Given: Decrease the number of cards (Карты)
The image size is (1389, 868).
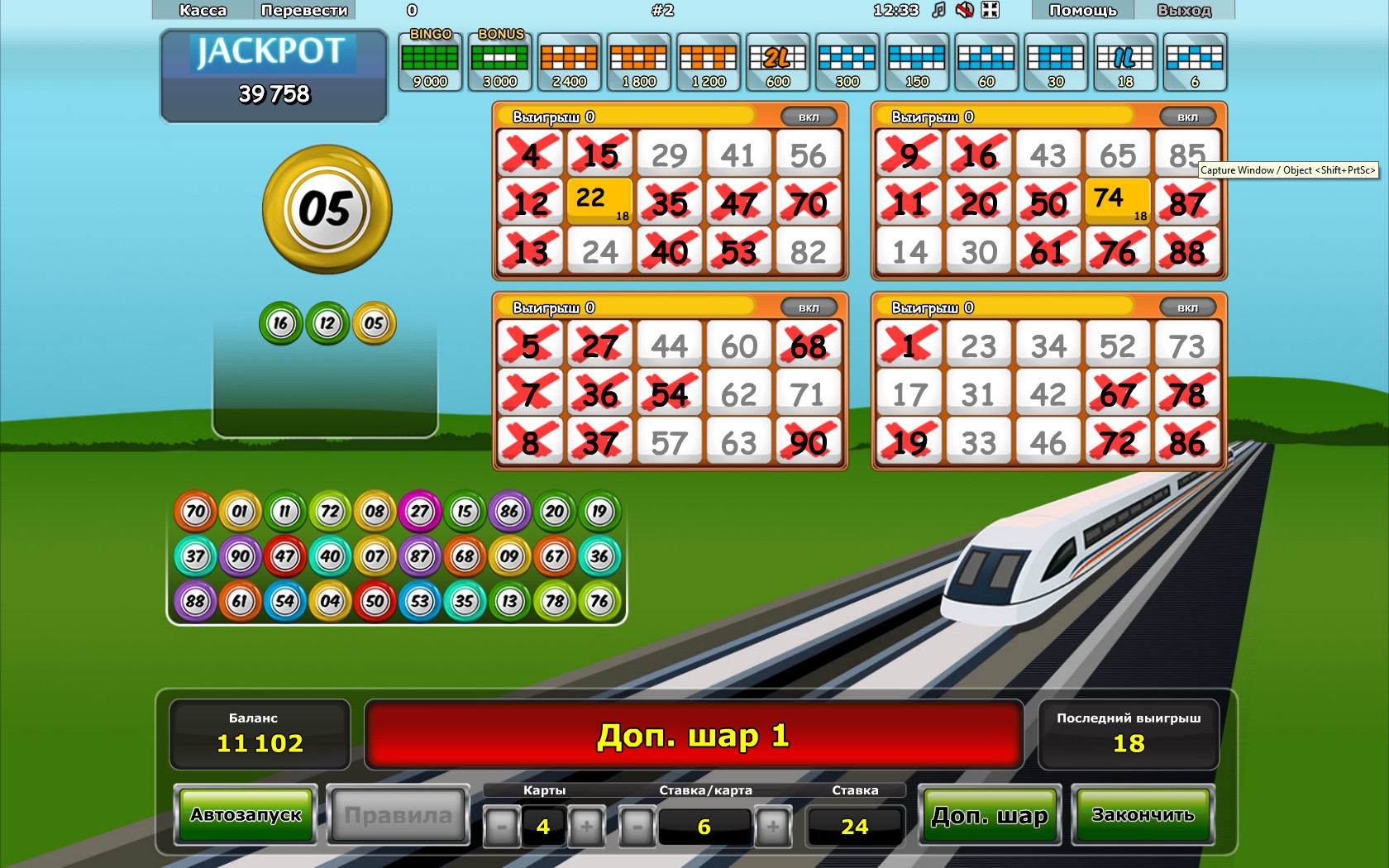Looking at the screenshot, I should (501, 826).
